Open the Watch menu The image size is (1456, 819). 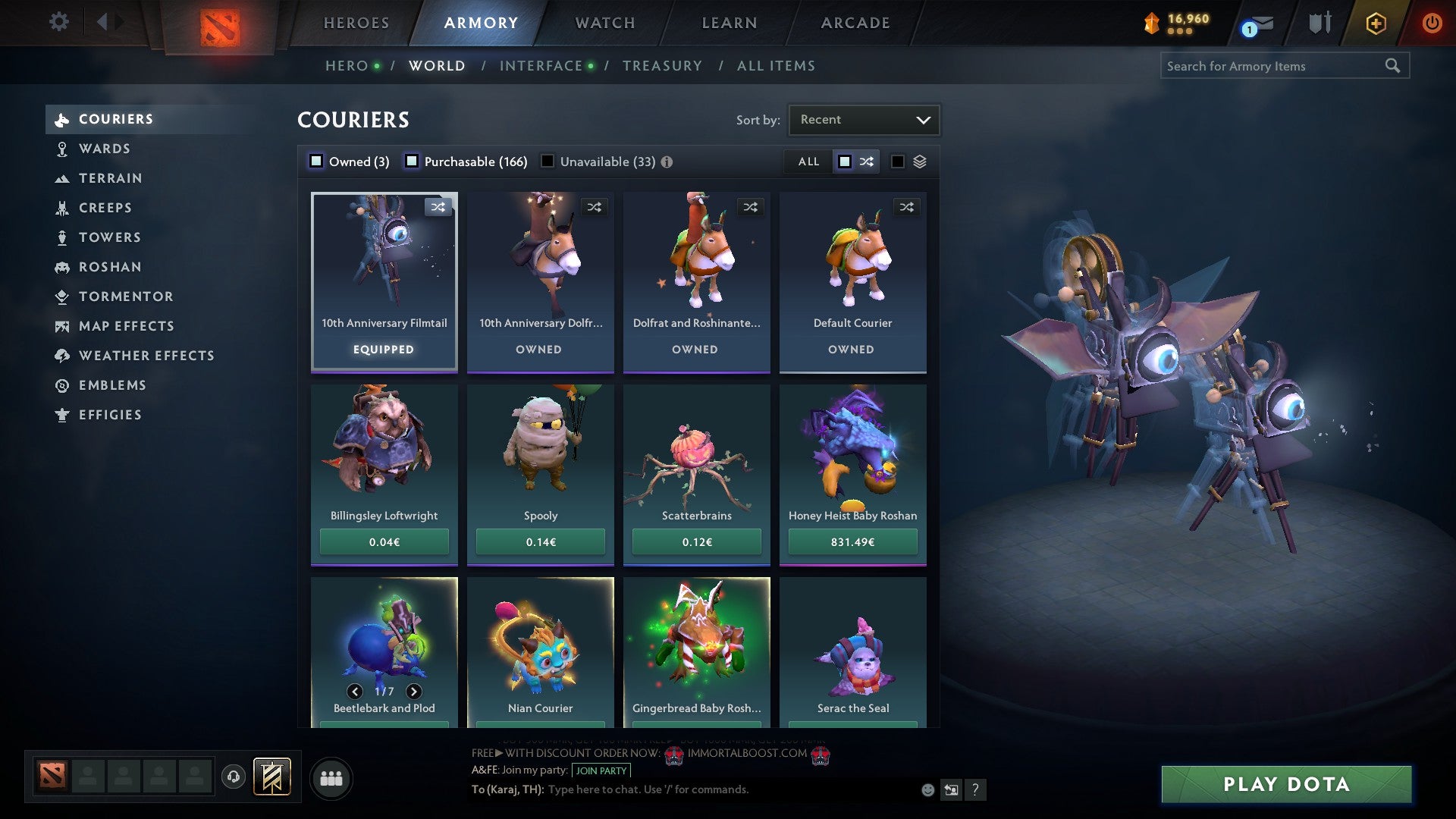604,23
